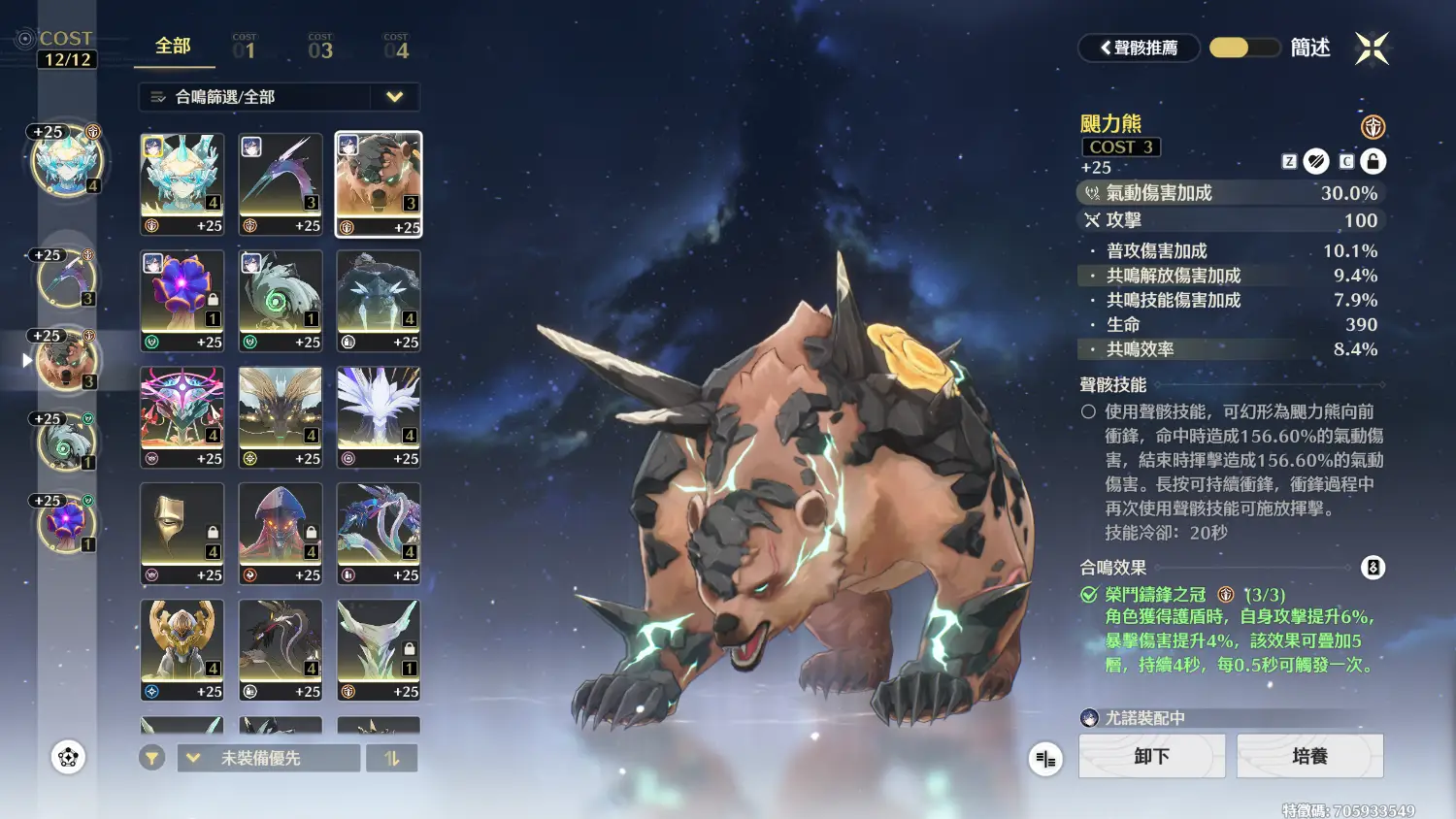
Task: Choose the bear echo card in grid
Action: 379,183
